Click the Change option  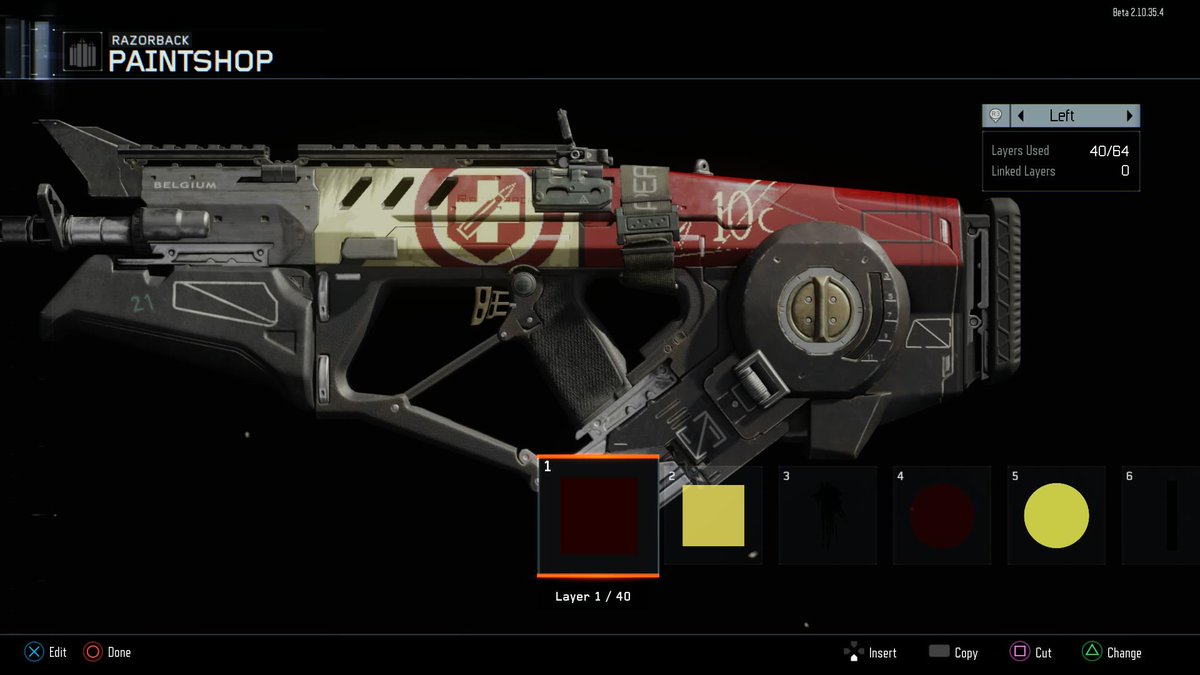point(1111,653)
